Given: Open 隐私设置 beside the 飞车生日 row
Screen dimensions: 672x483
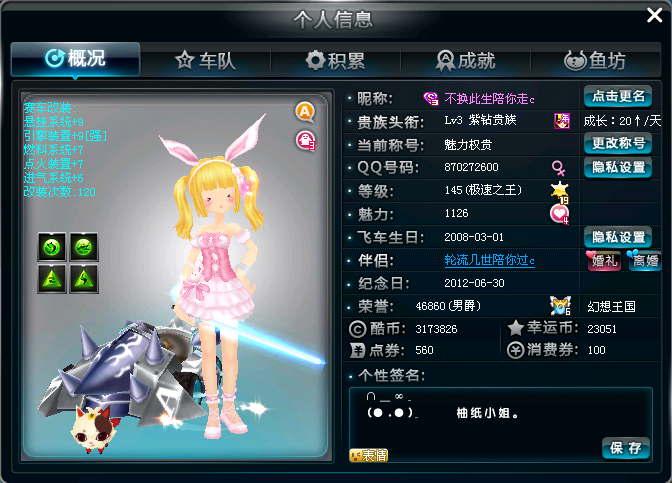Looking at the screenshot, I should (617, 237).
